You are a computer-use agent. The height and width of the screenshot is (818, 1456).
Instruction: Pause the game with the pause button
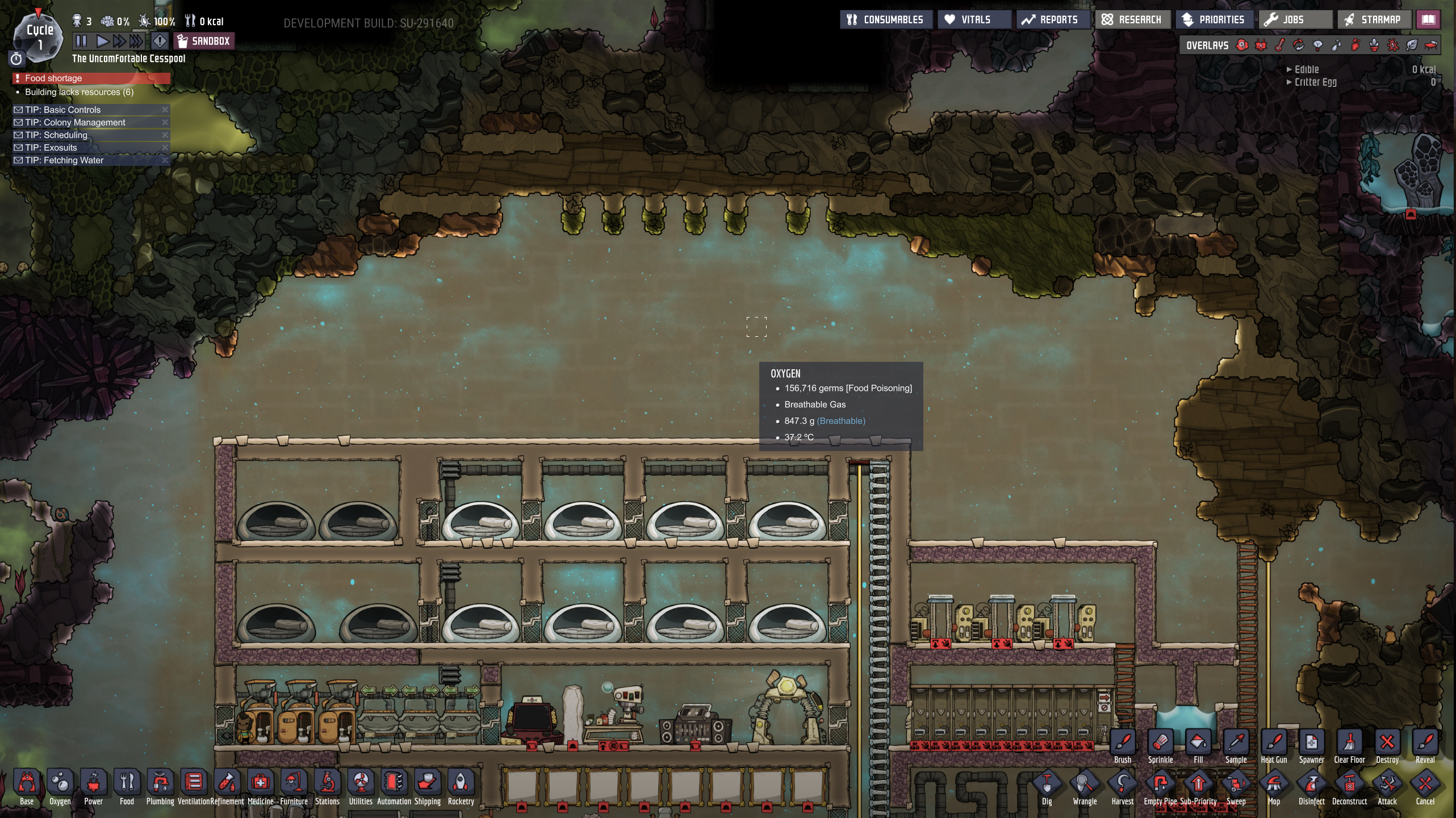[x=80, y=40]
